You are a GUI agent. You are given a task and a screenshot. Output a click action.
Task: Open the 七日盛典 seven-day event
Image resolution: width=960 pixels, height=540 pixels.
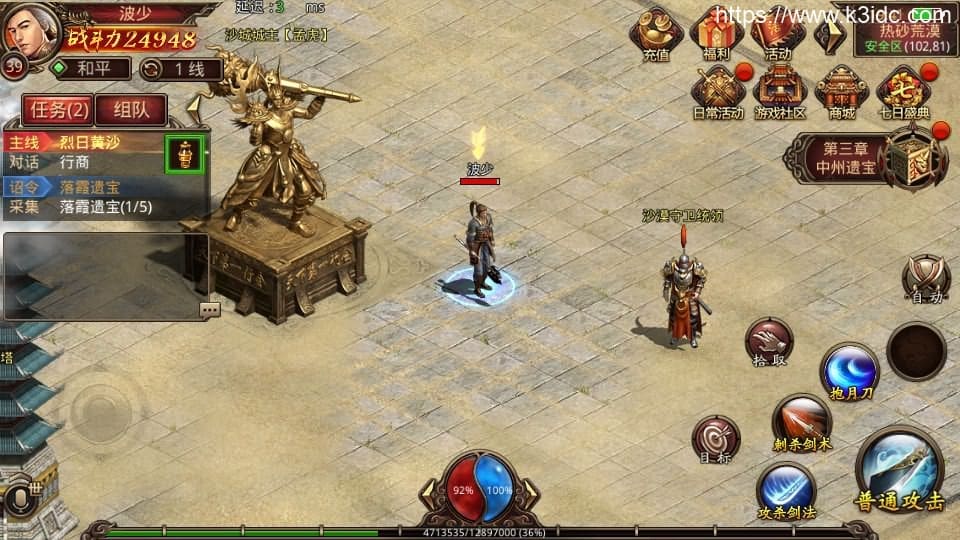click(903, 94)
